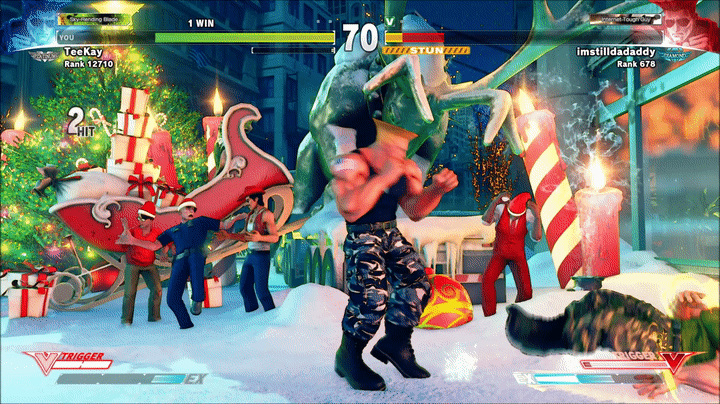Click the Sky-Rending Blade title plate
Screen dimensions: 720x404
pyautogui.click(x=102, y=19)
